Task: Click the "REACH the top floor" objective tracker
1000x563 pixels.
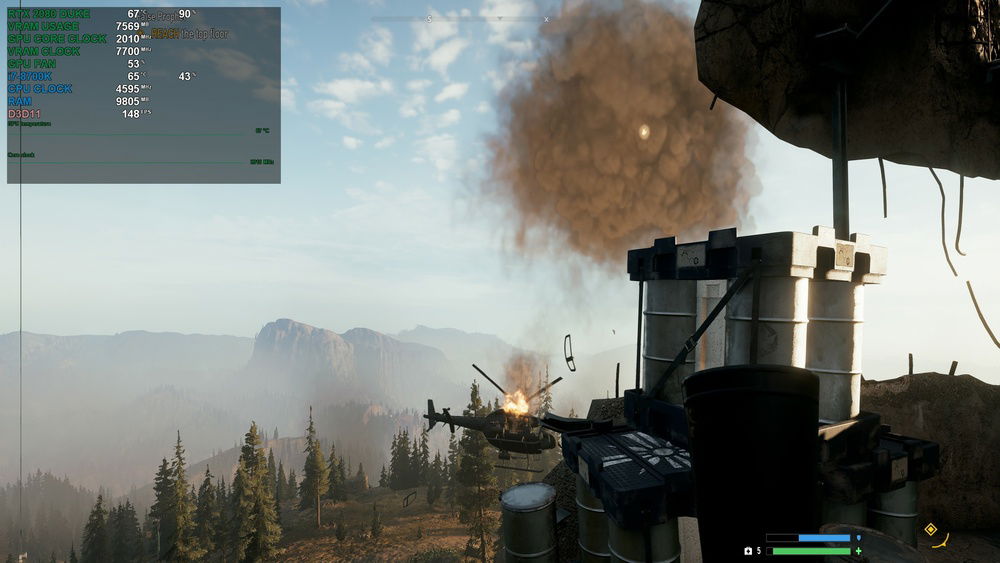Action: pyautogui.click(x=190, y=33)
